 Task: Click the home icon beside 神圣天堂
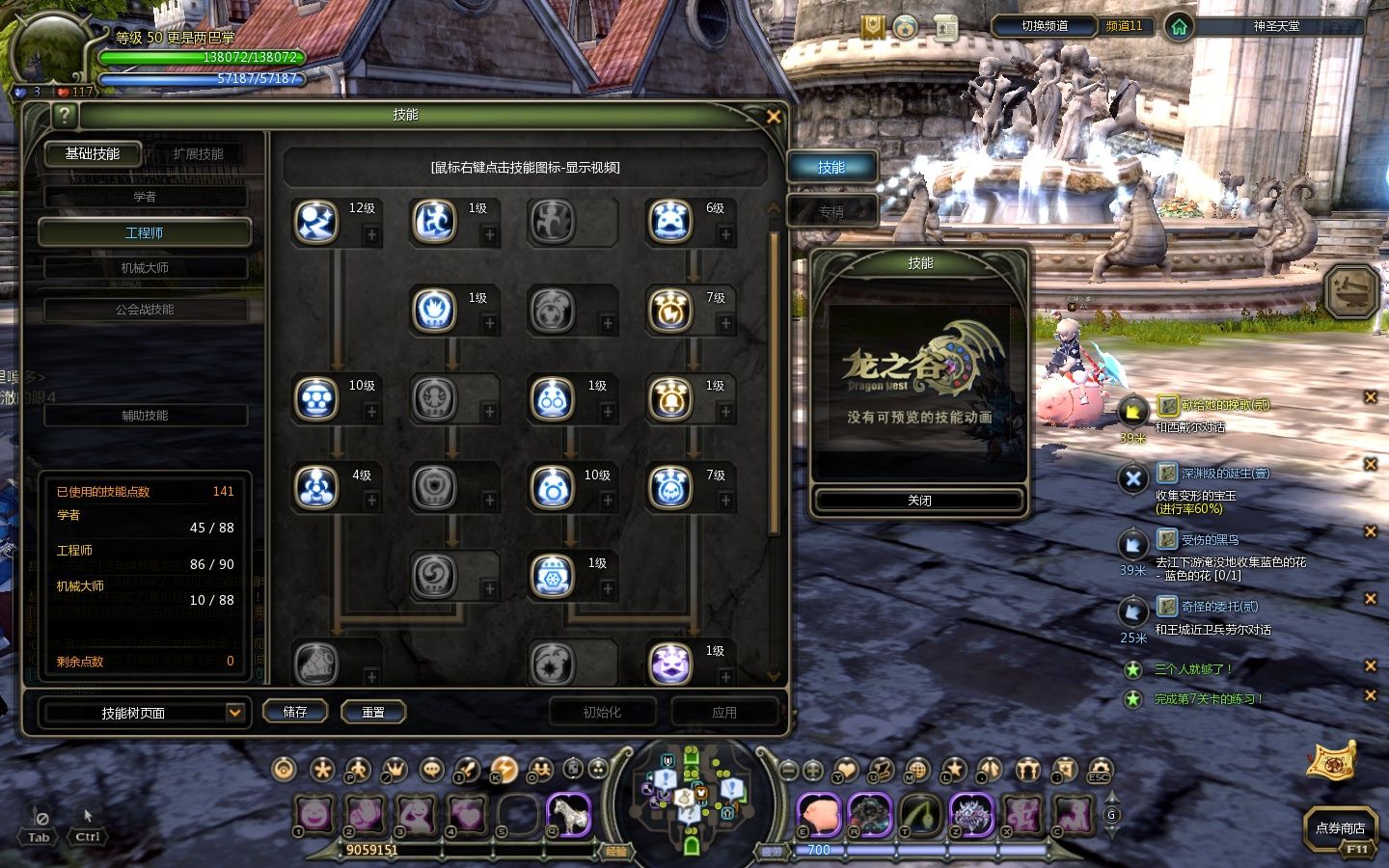tap(1179, 27)
